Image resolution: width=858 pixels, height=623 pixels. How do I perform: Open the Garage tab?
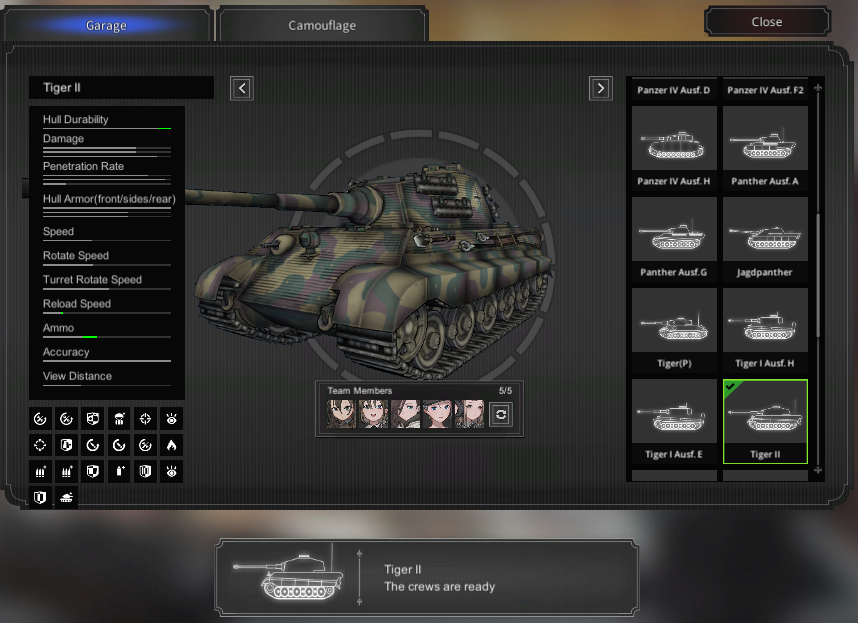106,25
